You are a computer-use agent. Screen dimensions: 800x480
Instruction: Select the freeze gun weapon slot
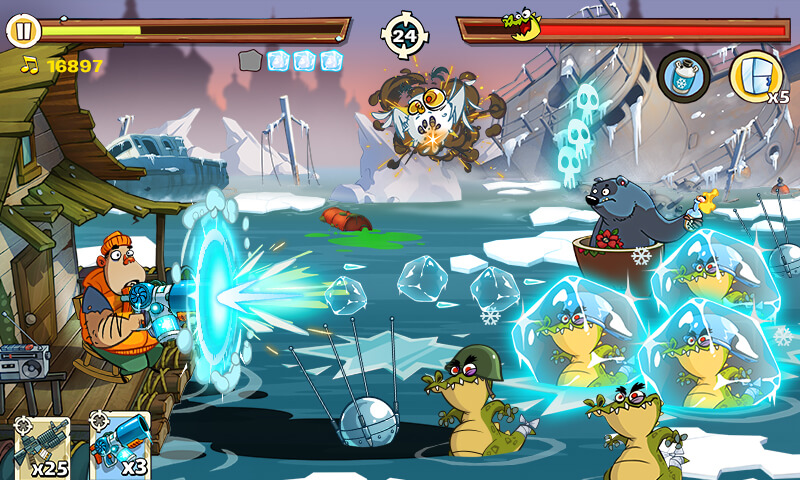point(120,445)
